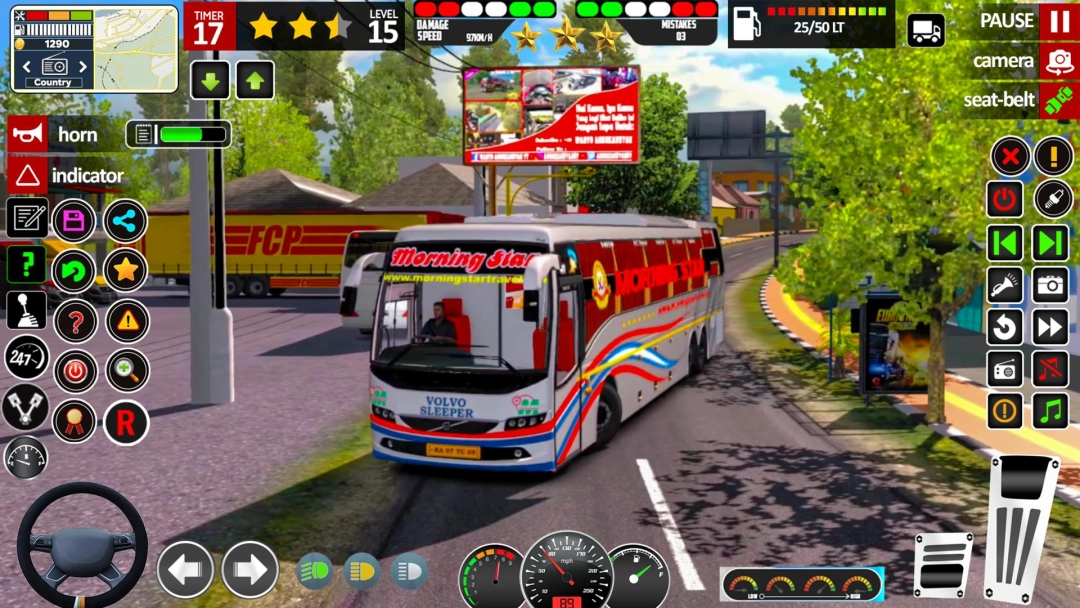Viewport: 1080px width, 608px height.
Task: Click the pink save disk icon
Action: tap(74, 221)
